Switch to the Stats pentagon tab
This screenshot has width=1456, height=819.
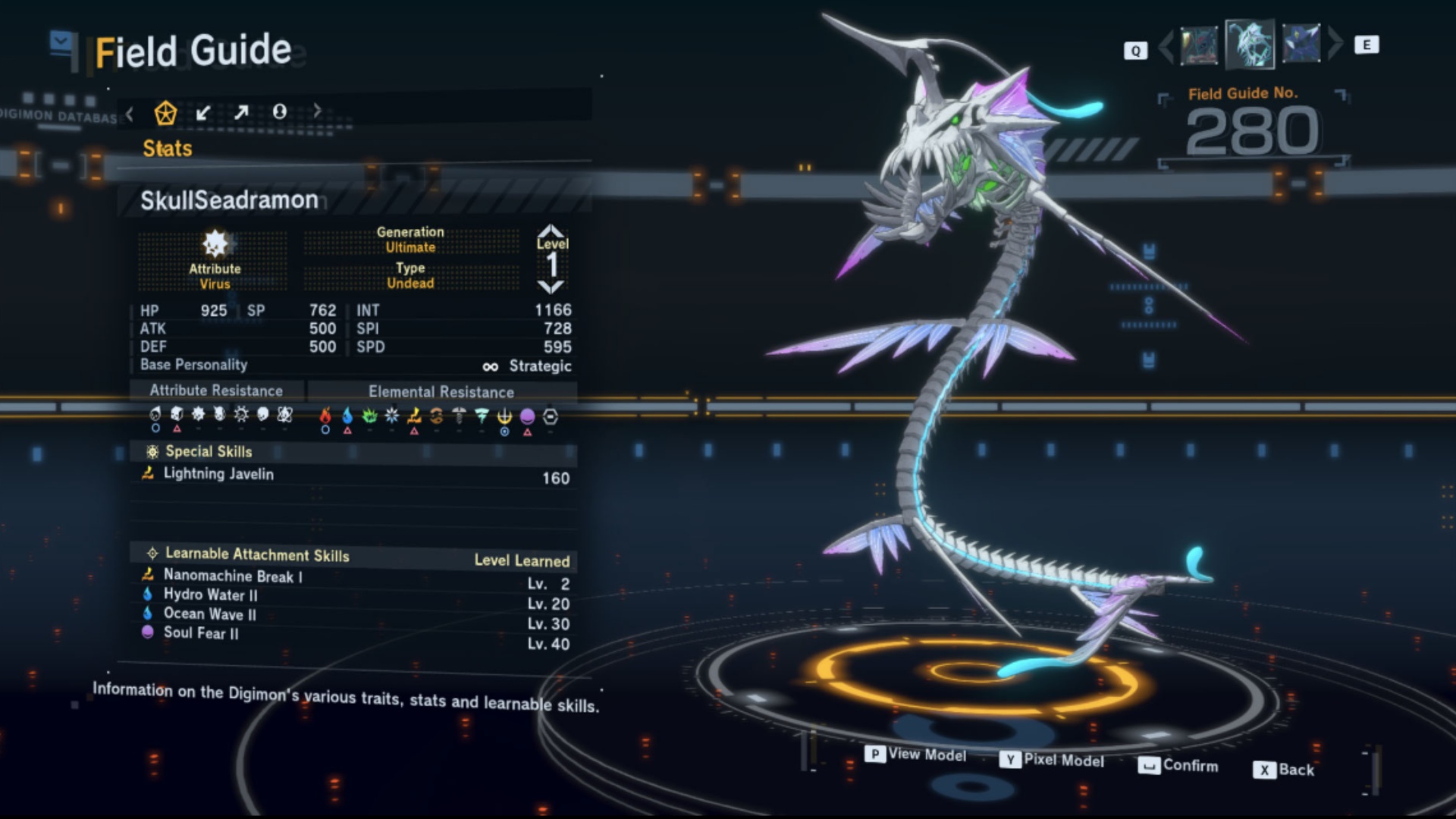coord(165,113)
